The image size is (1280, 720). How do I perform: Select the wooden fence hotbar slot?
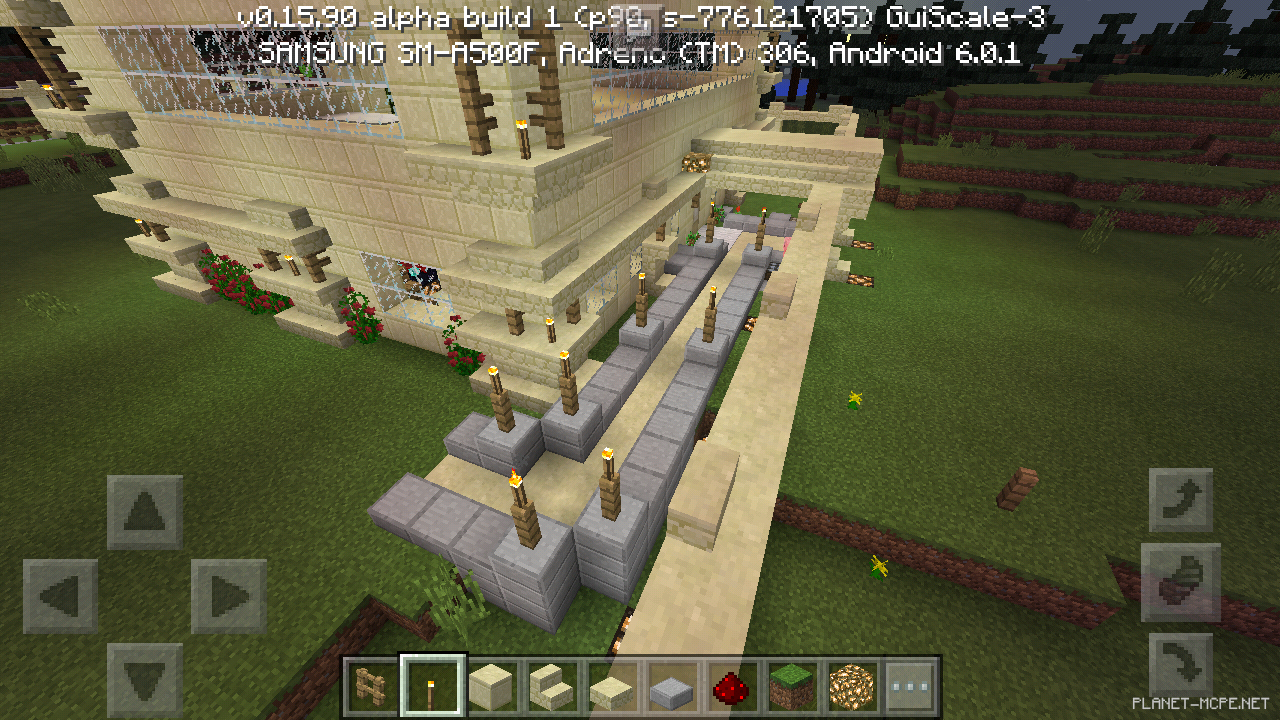pos(373,686)
